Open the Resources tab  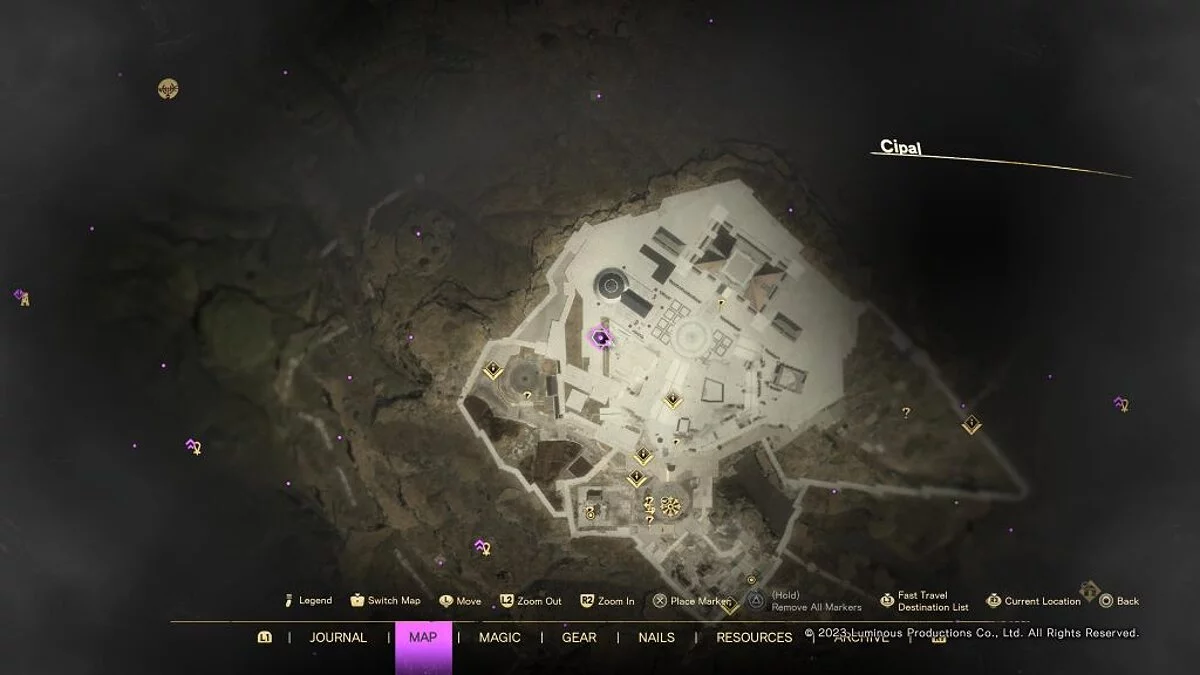coord(754,637)
